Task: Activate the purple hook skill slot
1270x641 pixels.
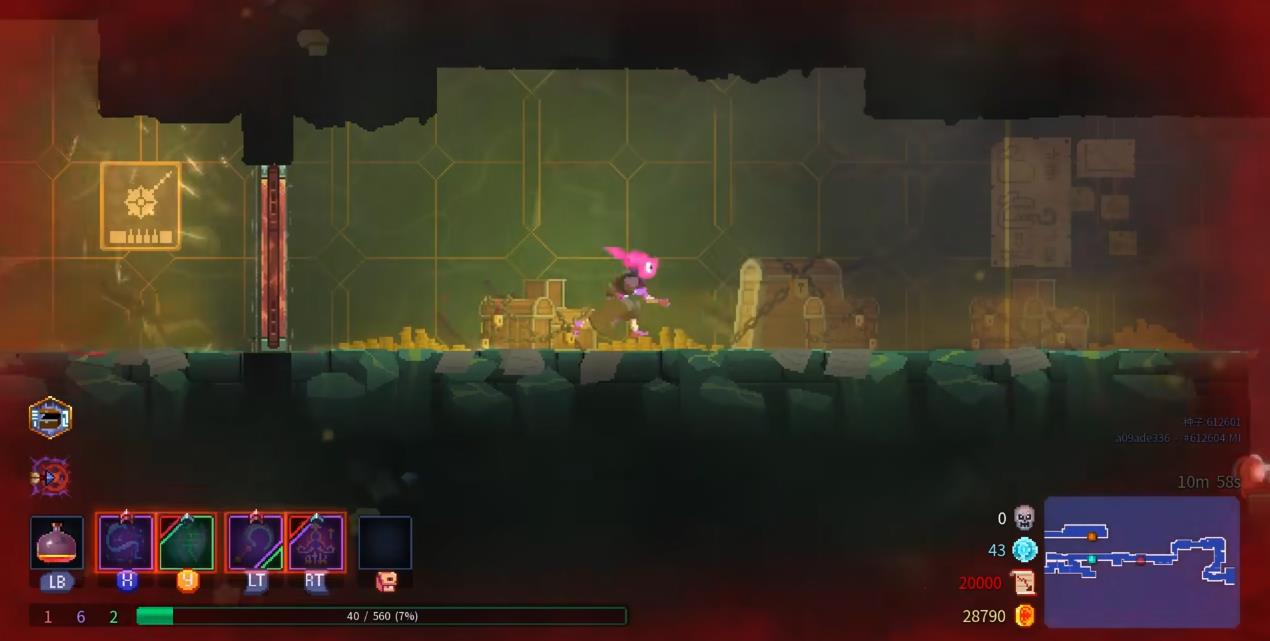Action: pos(256,543)
